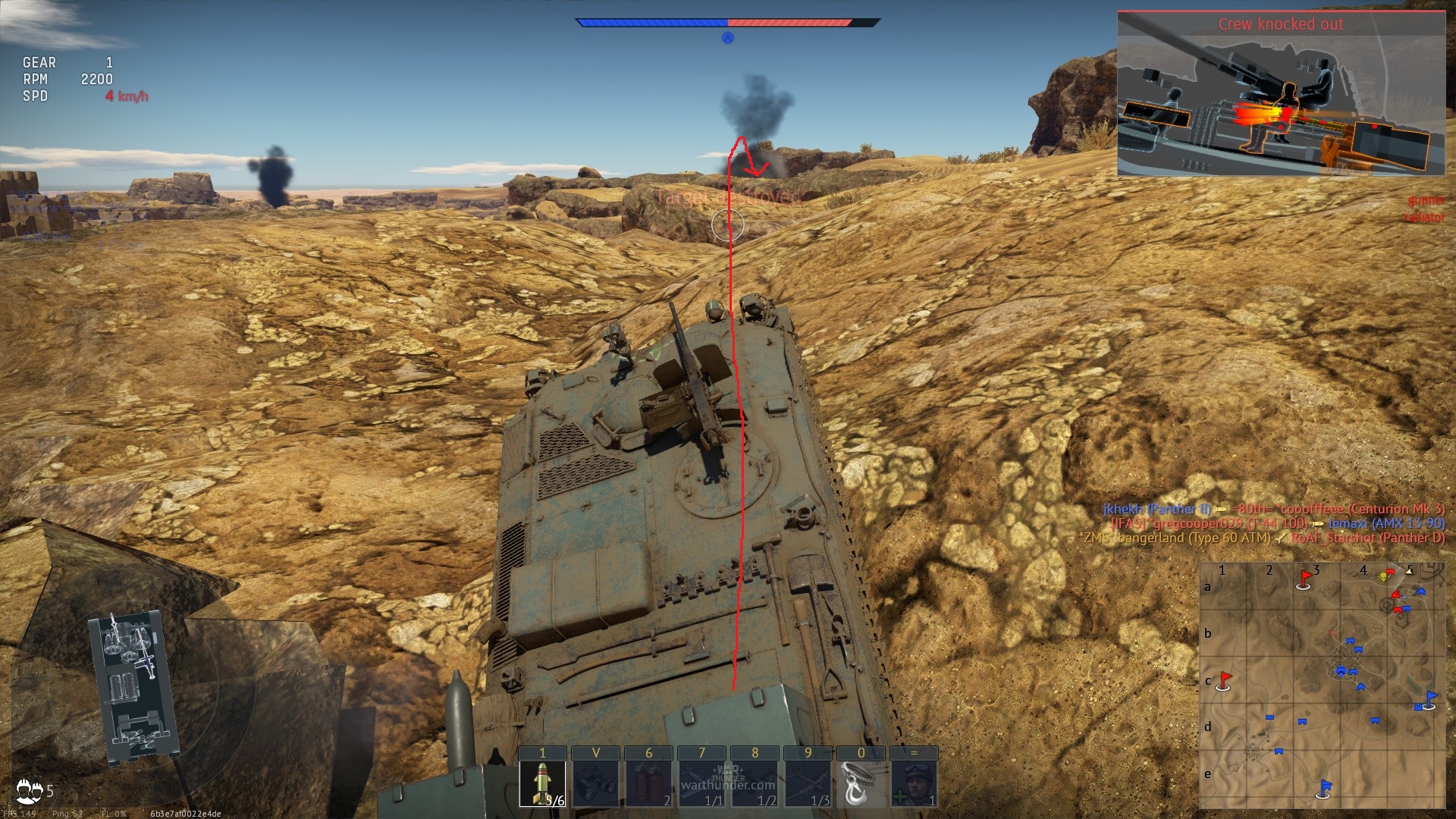Select the red flag in minimap row c

tap(1223, 680)
